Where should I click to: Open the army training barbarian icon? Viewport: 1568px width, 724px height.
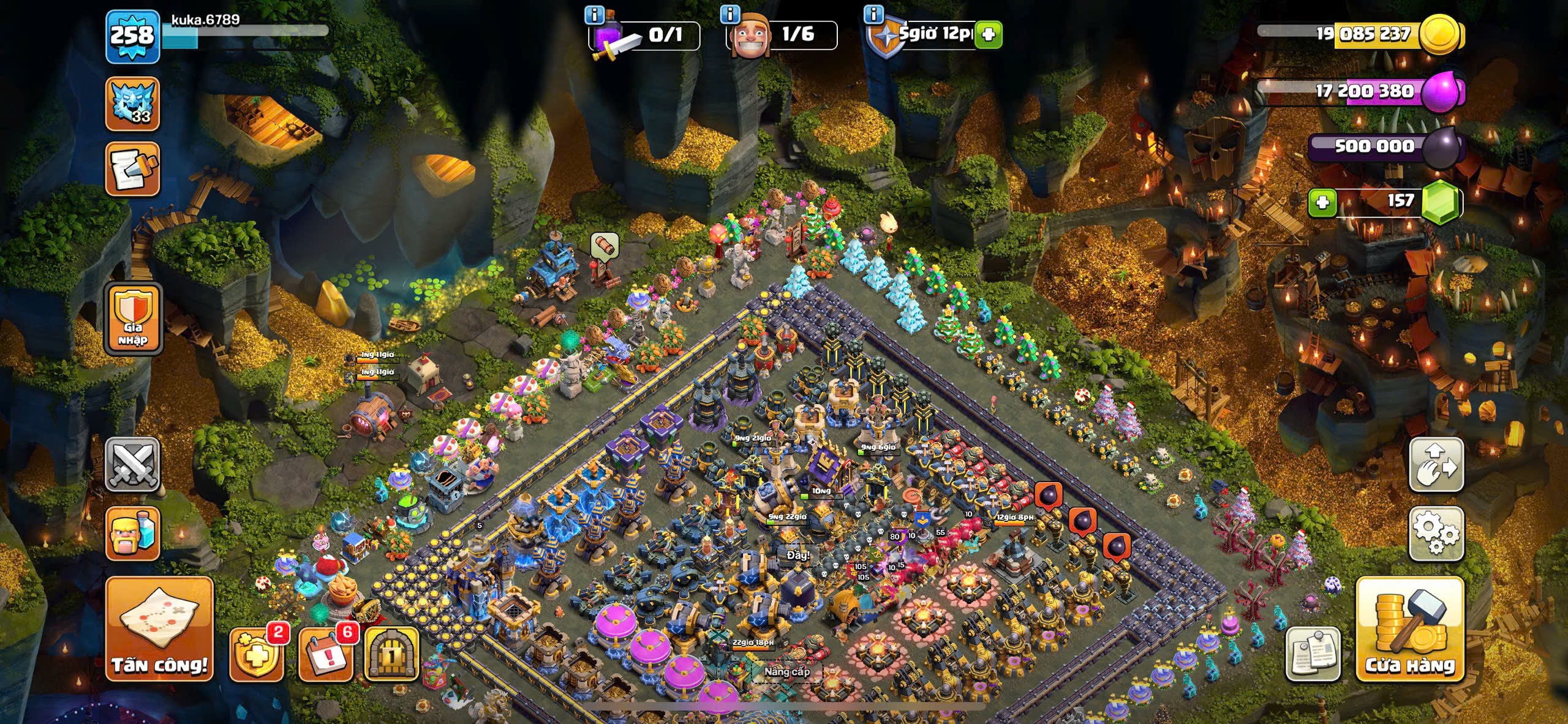tap(132, 533)
